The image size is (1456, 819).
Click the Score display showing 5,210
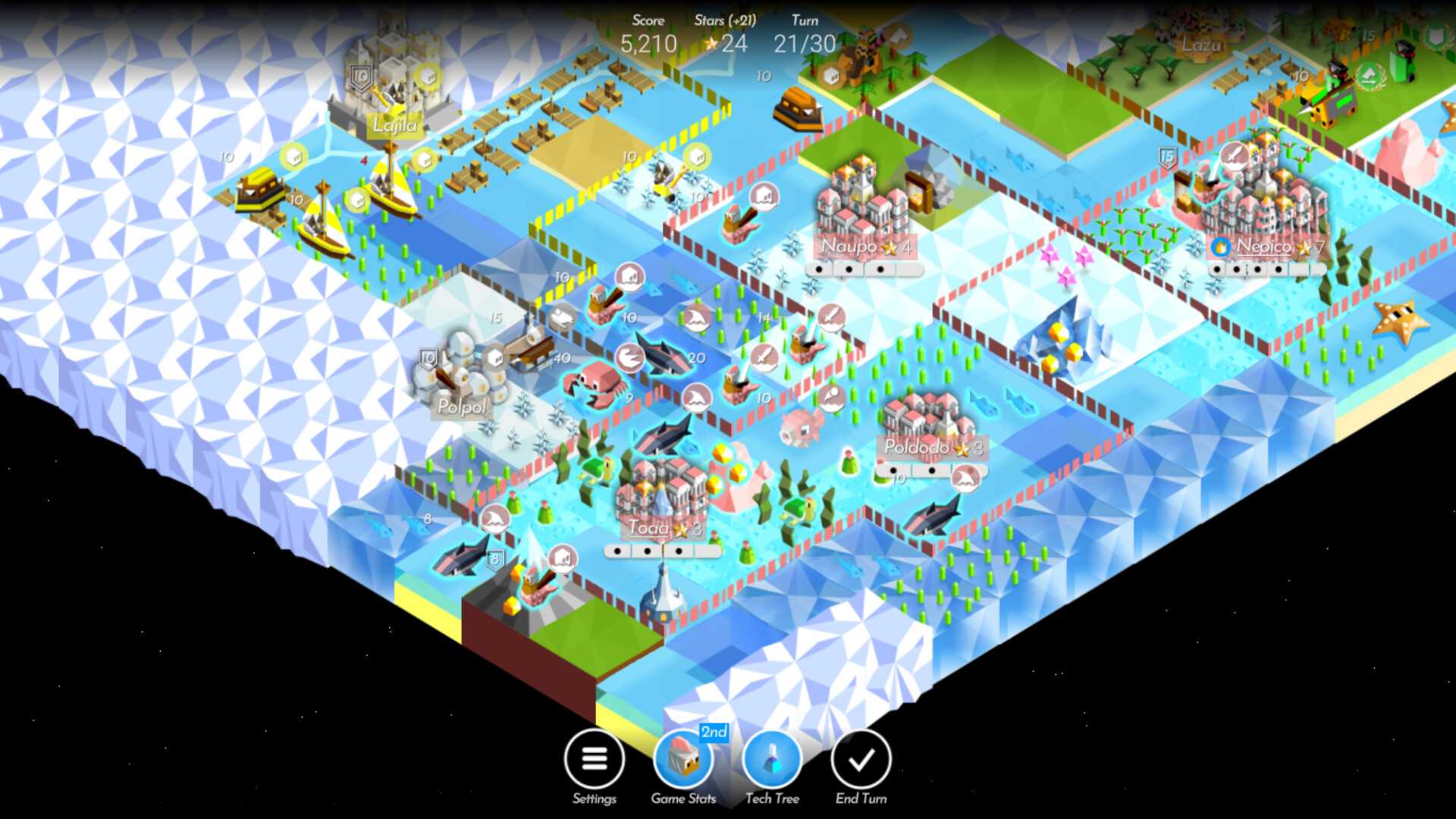[648, 44]
